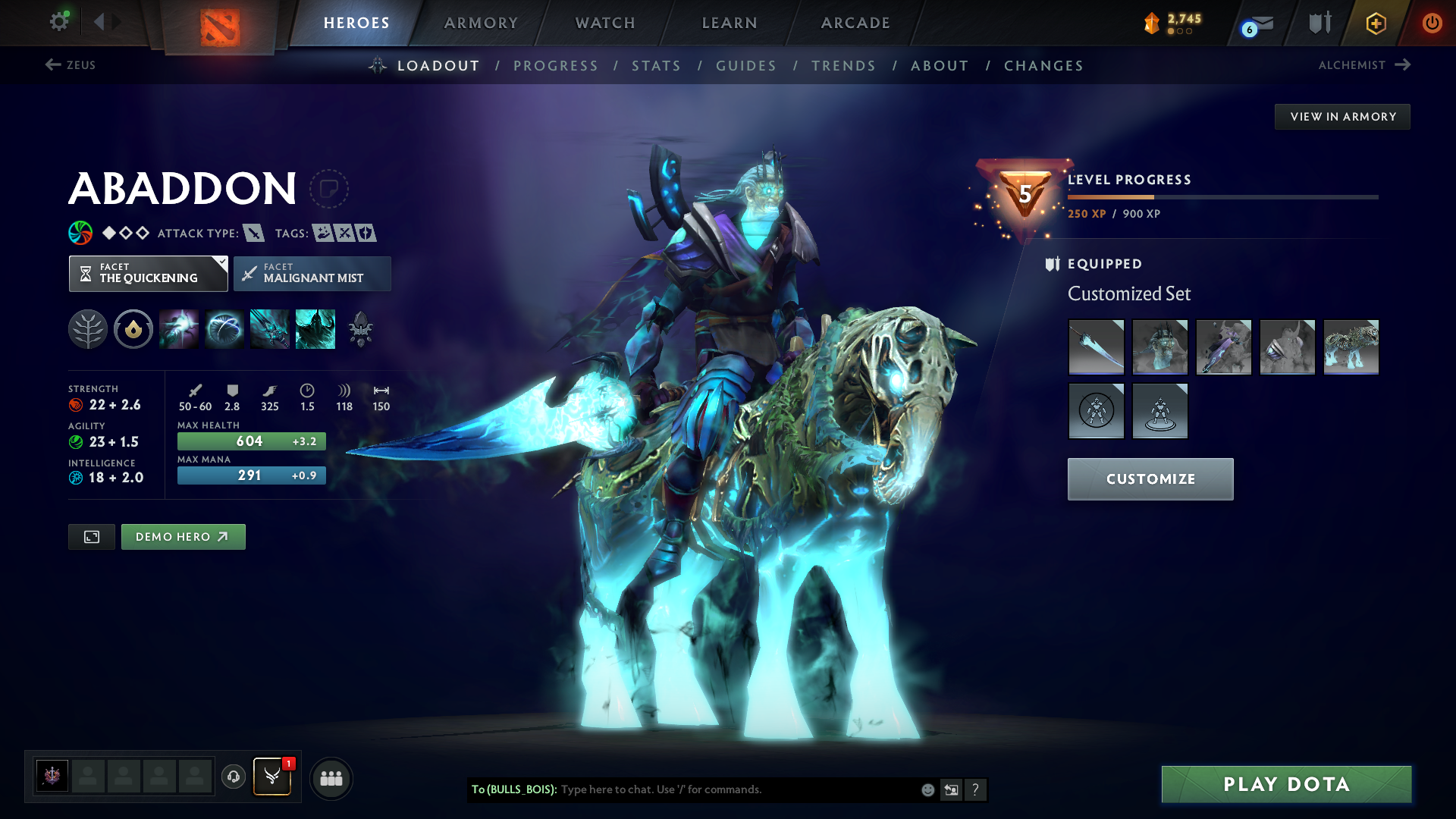This screenshot has width=1456, height=819.
Task: Go to previous hero Zeus
Action: (x=71, y=65)
